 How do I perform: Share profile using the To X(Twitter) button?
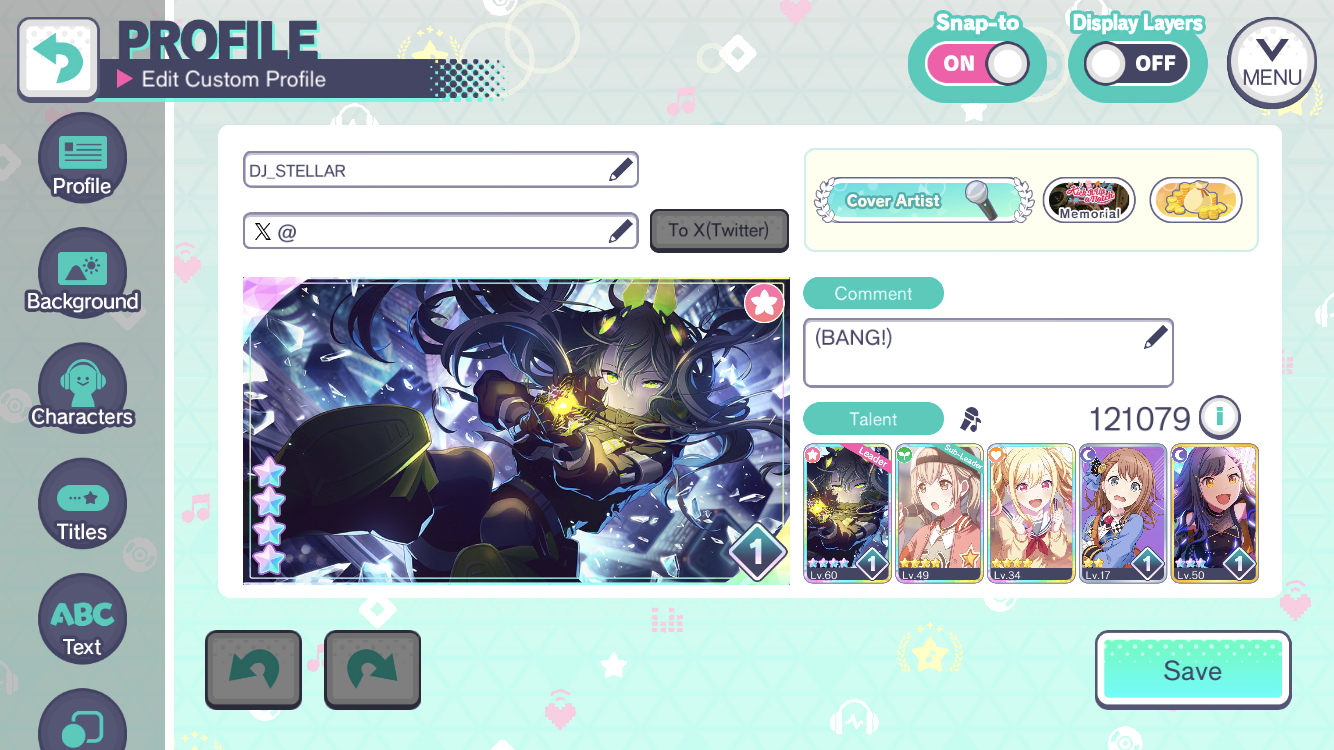point(719,231)
